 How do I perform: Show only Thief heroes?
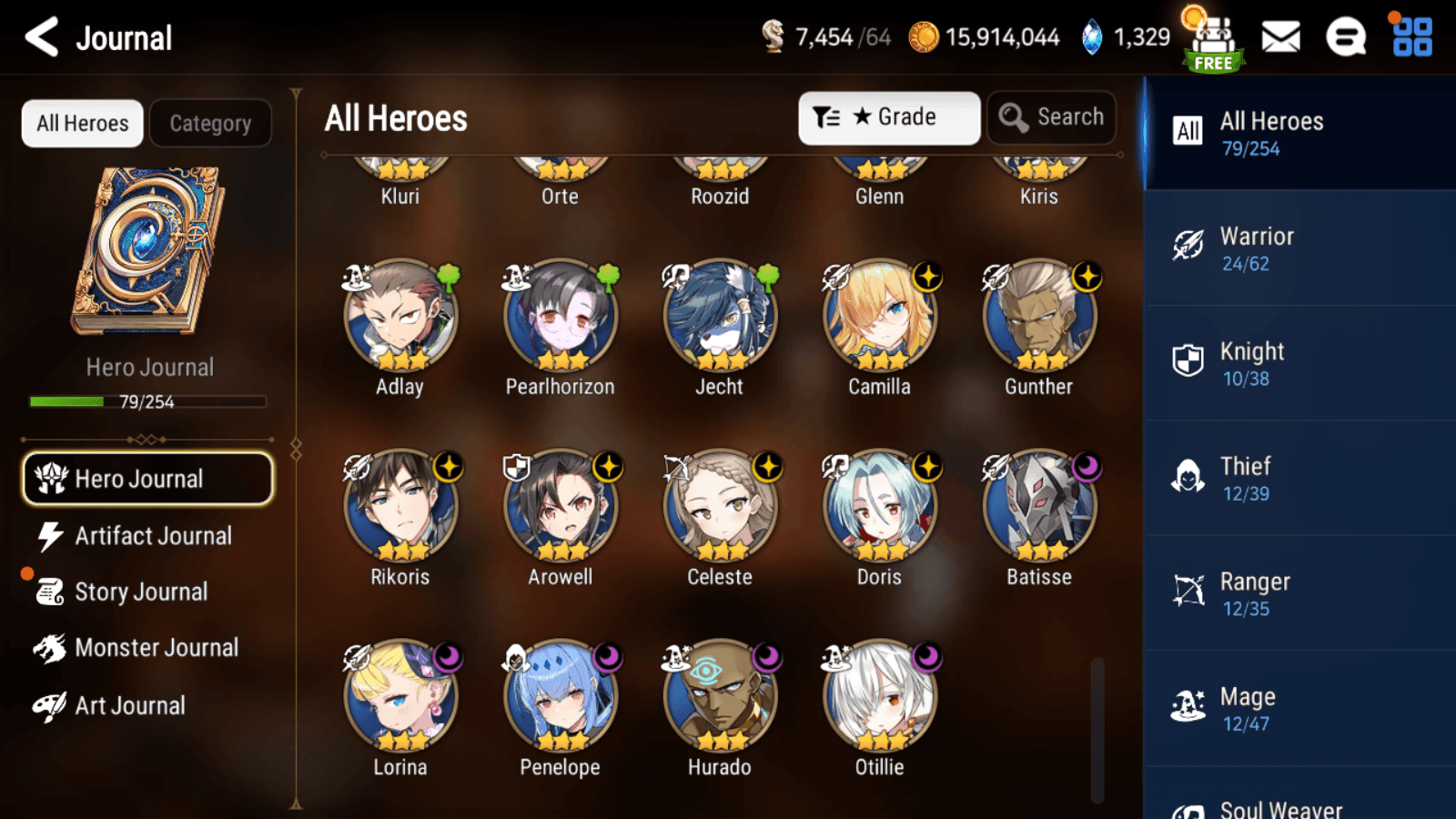click(1299, 479)
